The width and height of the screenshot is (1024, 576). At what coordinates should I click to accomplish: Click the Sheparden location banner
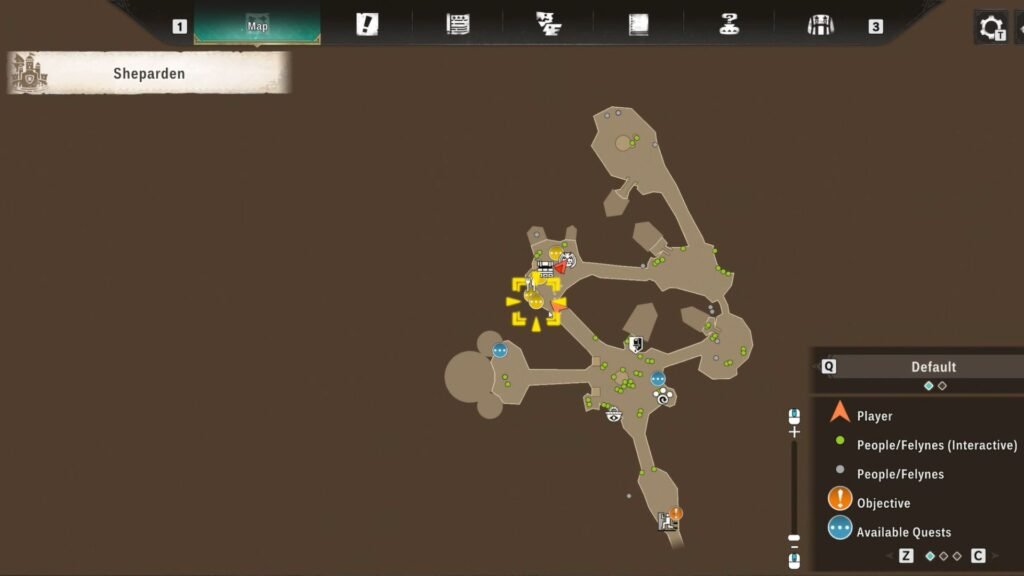click(148, 74)
